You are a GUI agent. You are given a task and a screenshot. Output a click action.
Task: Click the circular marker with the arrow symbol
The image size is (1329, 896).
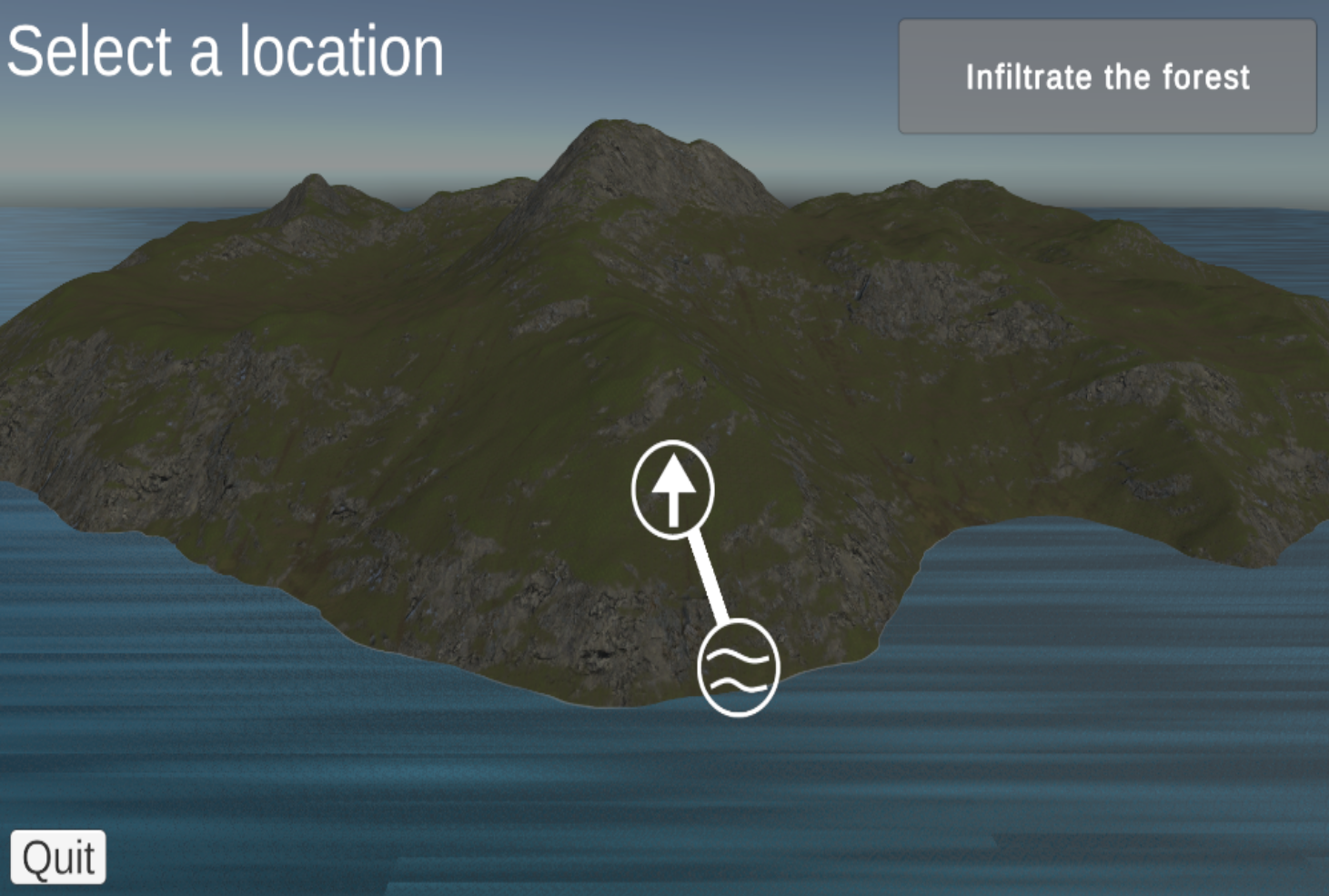(x=674, y=489)
